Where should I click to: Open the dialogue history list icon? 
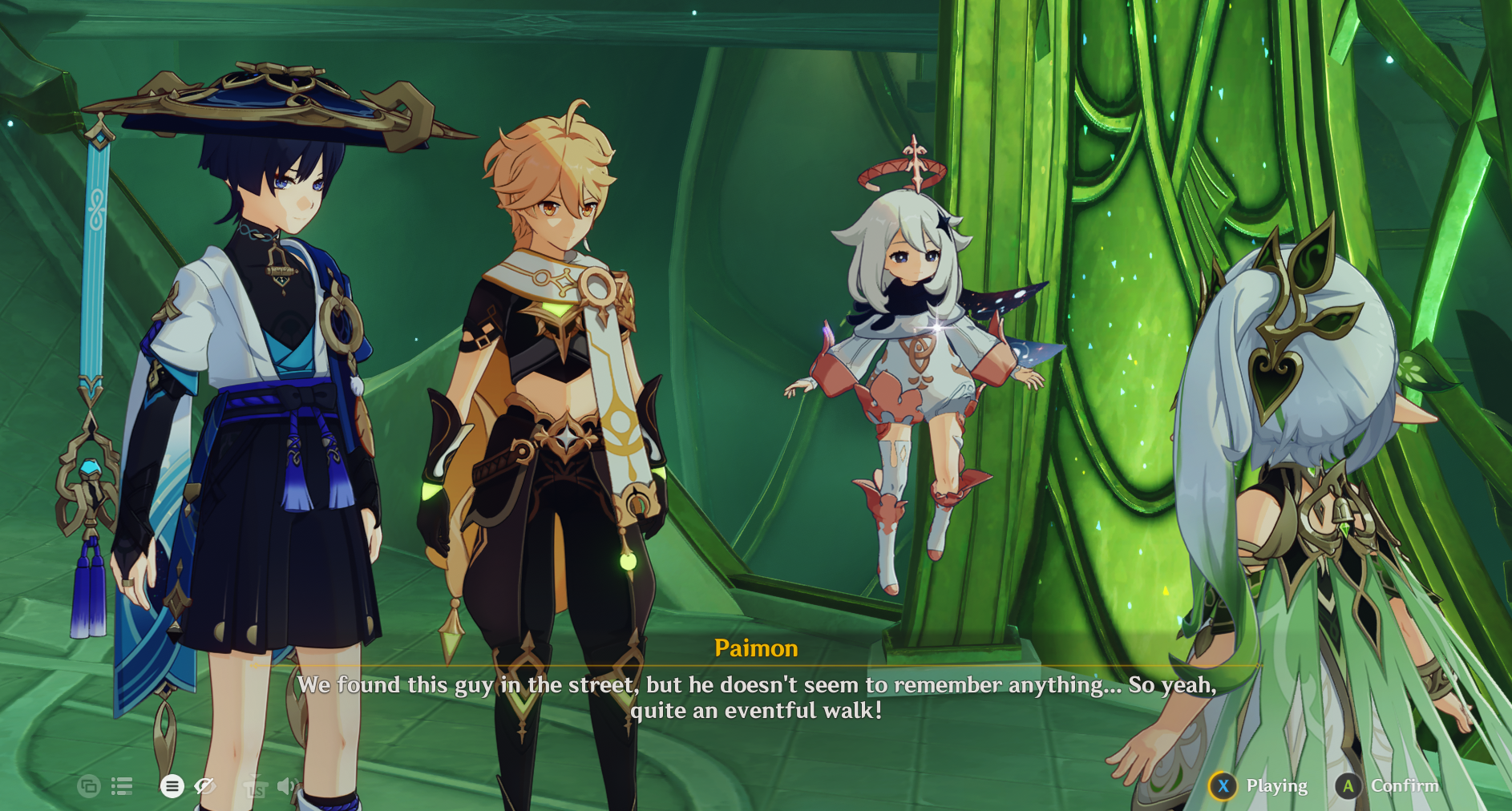[122, 786]
